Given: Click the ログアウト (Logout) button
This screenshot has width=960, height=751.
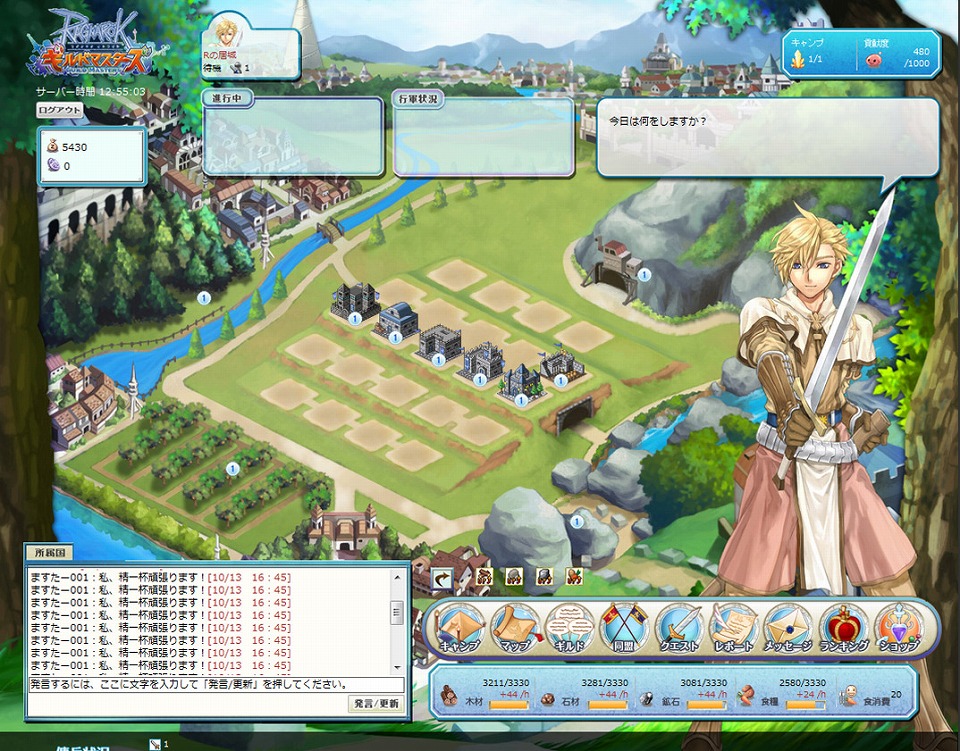Looking at the screenshot, I should pyautogui.click(x=60, y=110).
